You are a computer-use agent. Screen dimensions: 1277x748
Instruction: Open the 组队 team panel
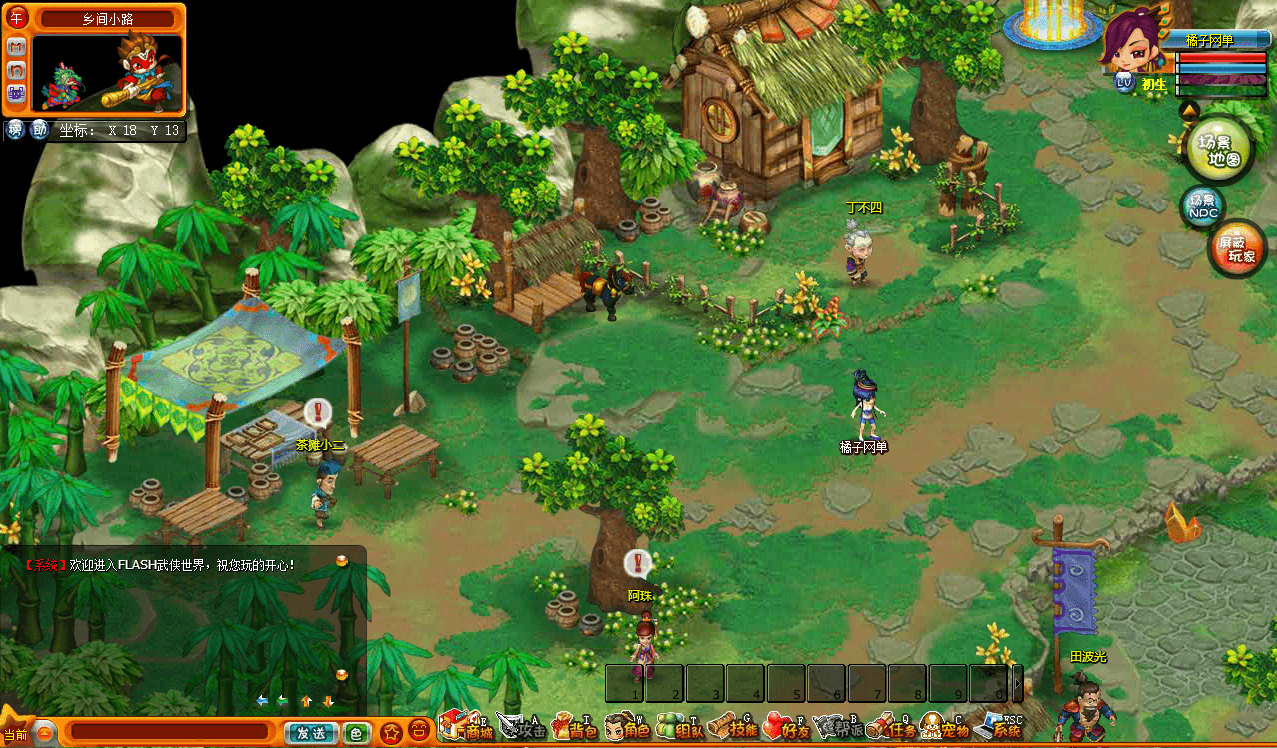(x=680, y=728)
